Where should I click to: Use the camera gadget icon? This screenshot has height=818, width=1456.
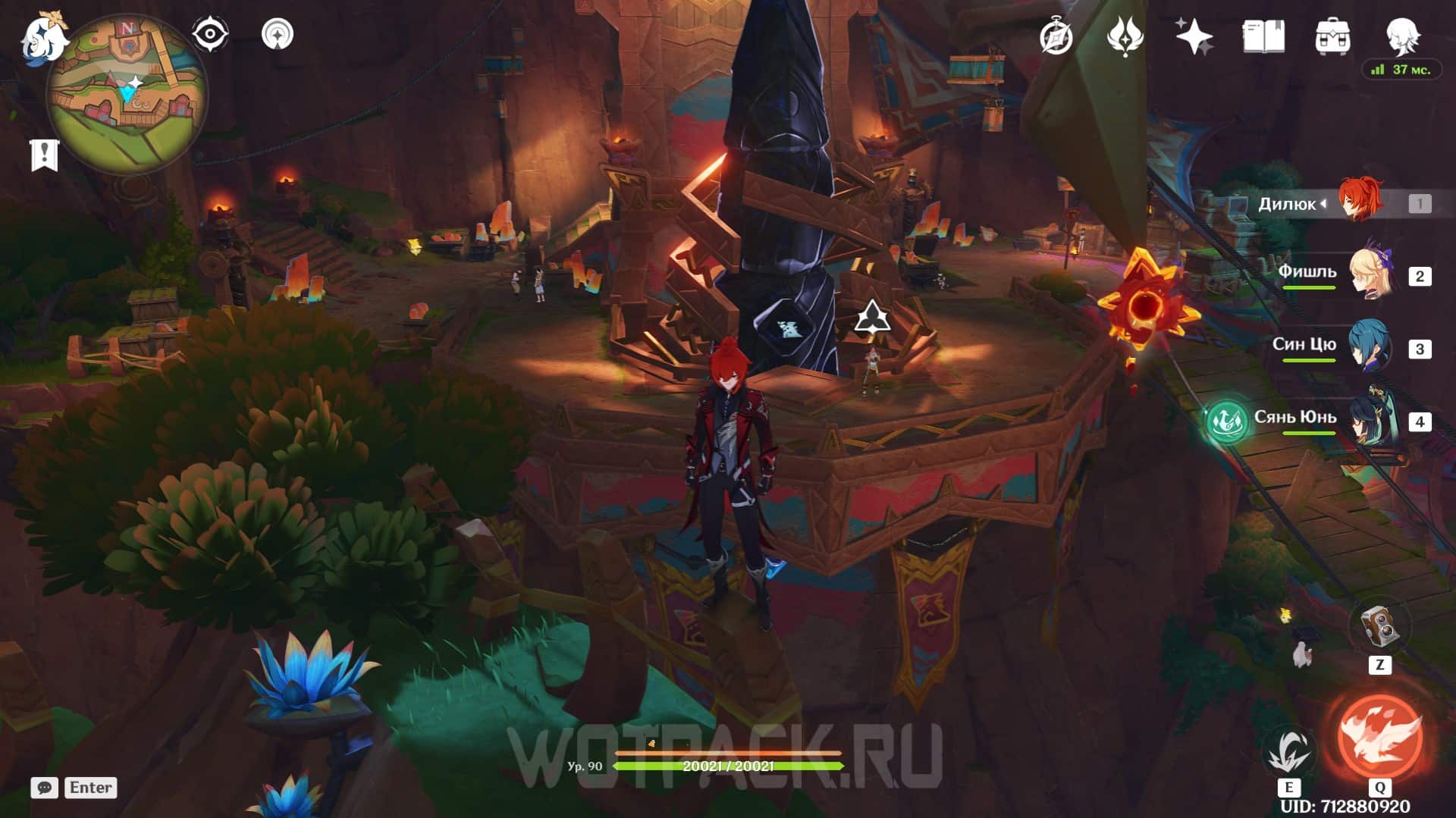tap(1379, 627)
